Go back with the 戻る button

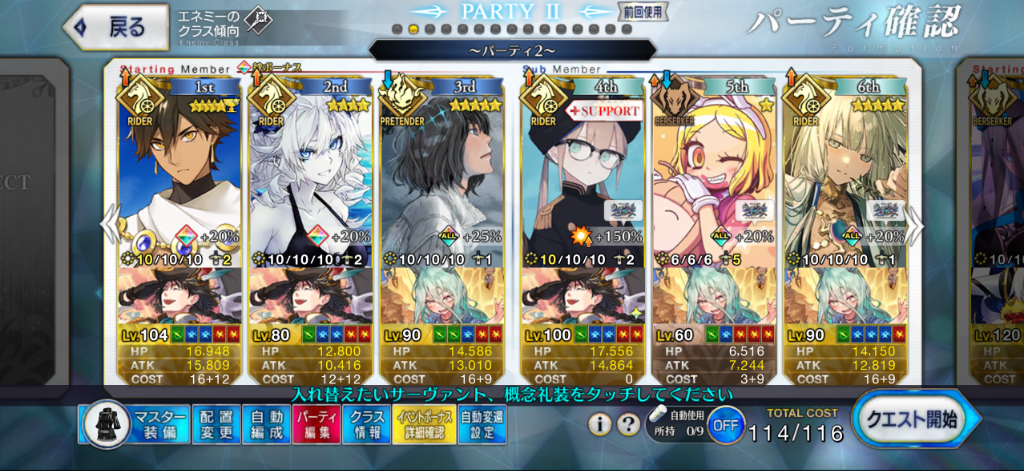[112, 27]
